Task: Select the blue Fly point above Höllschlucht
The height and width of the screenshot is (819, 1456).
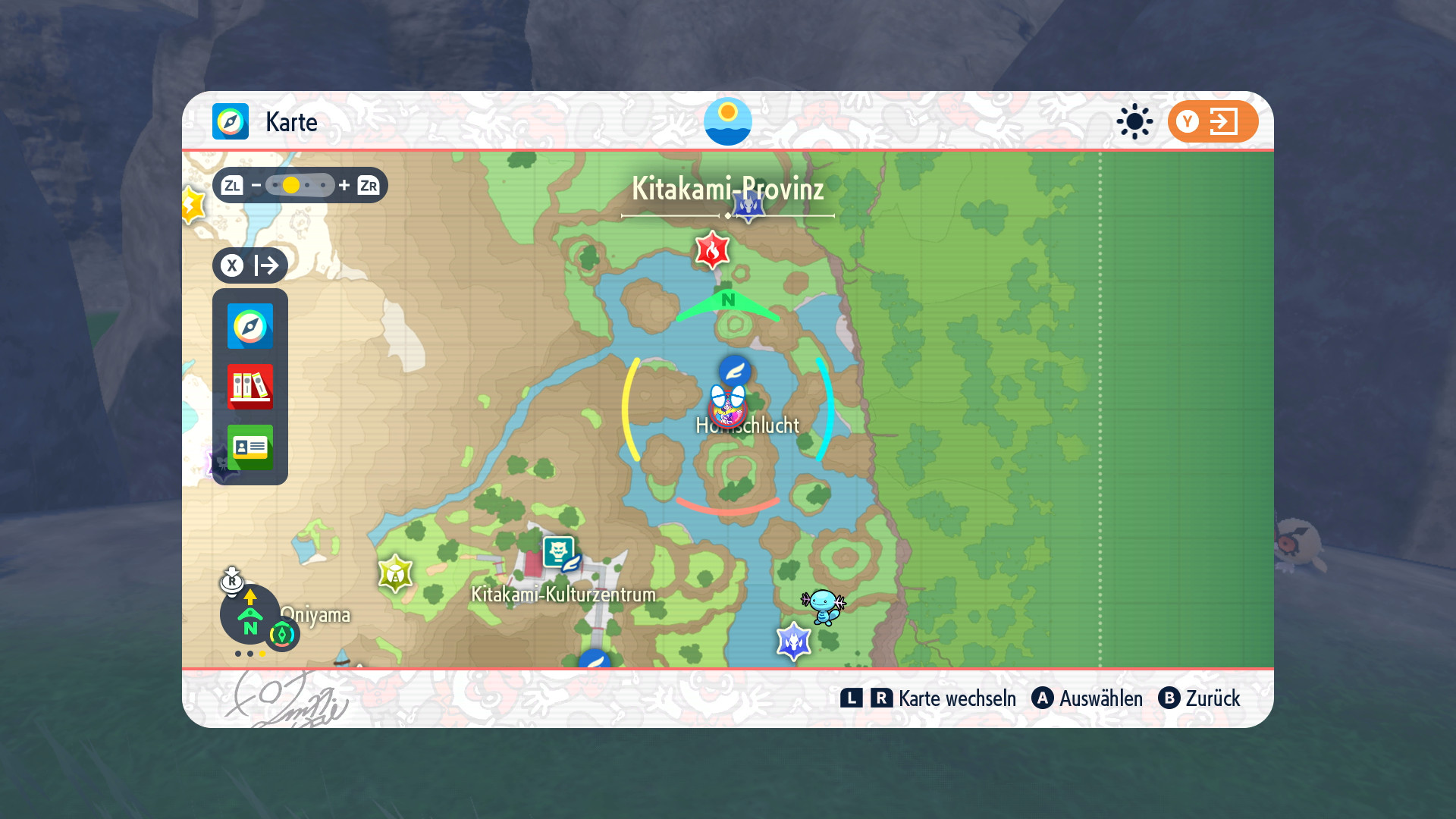Action: [x=735, y=371]
